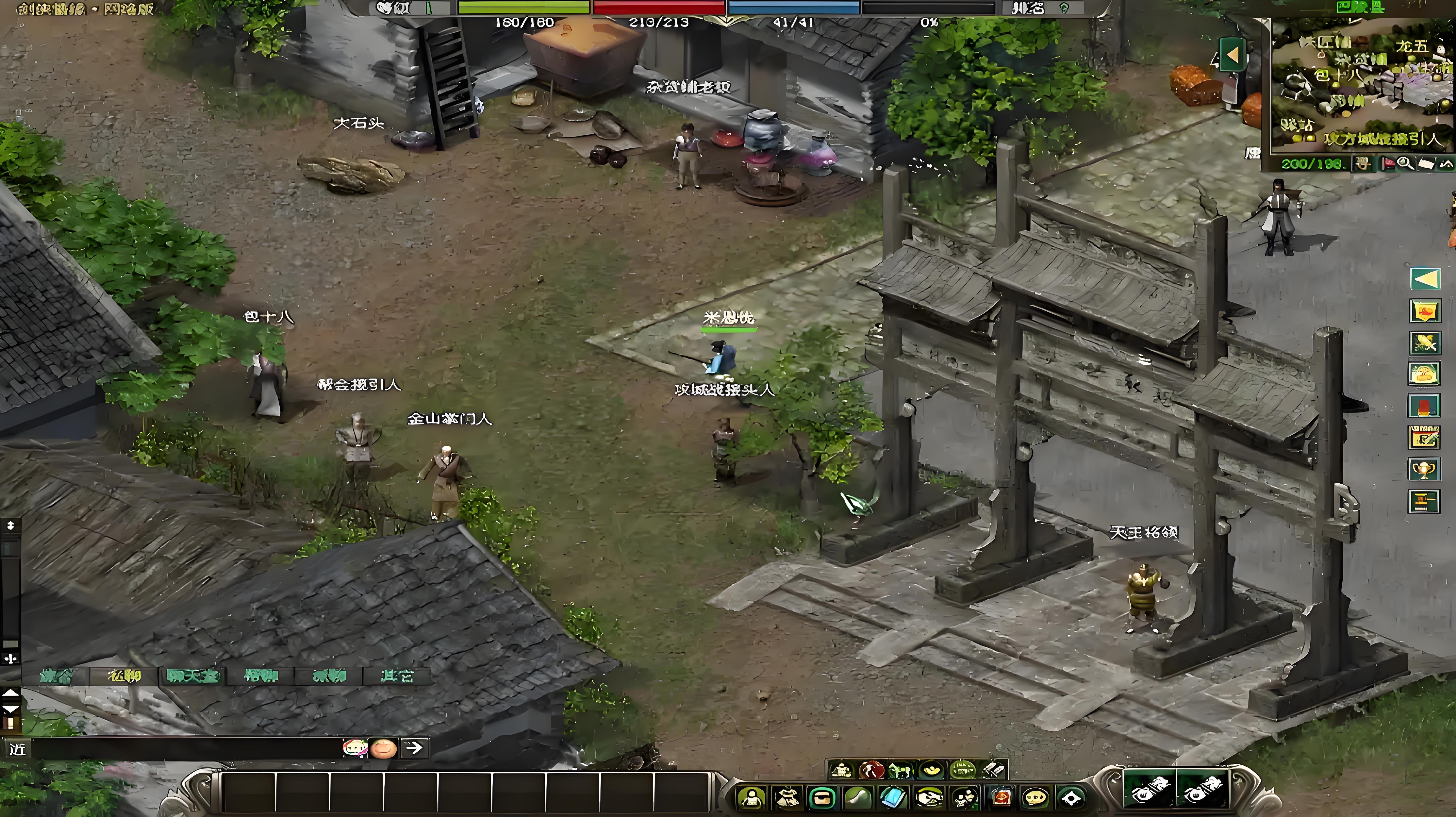Collapse the right sidebar with yellow arrow
1456x817 pixels.
(1425, 278)
